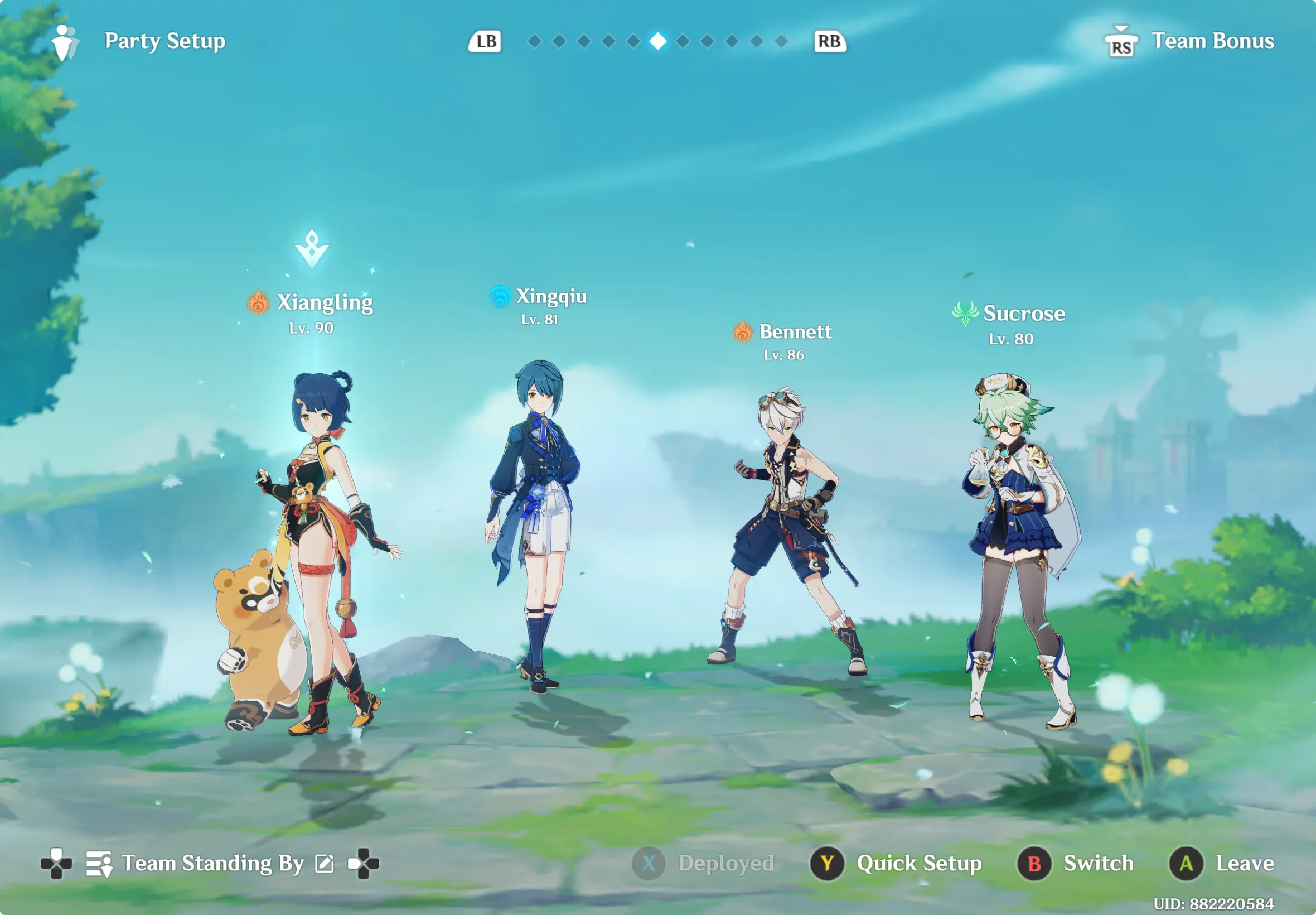Jump to the last team page diamond
The width and height of the screenshot is (1316, 915).
pos(781,41)
